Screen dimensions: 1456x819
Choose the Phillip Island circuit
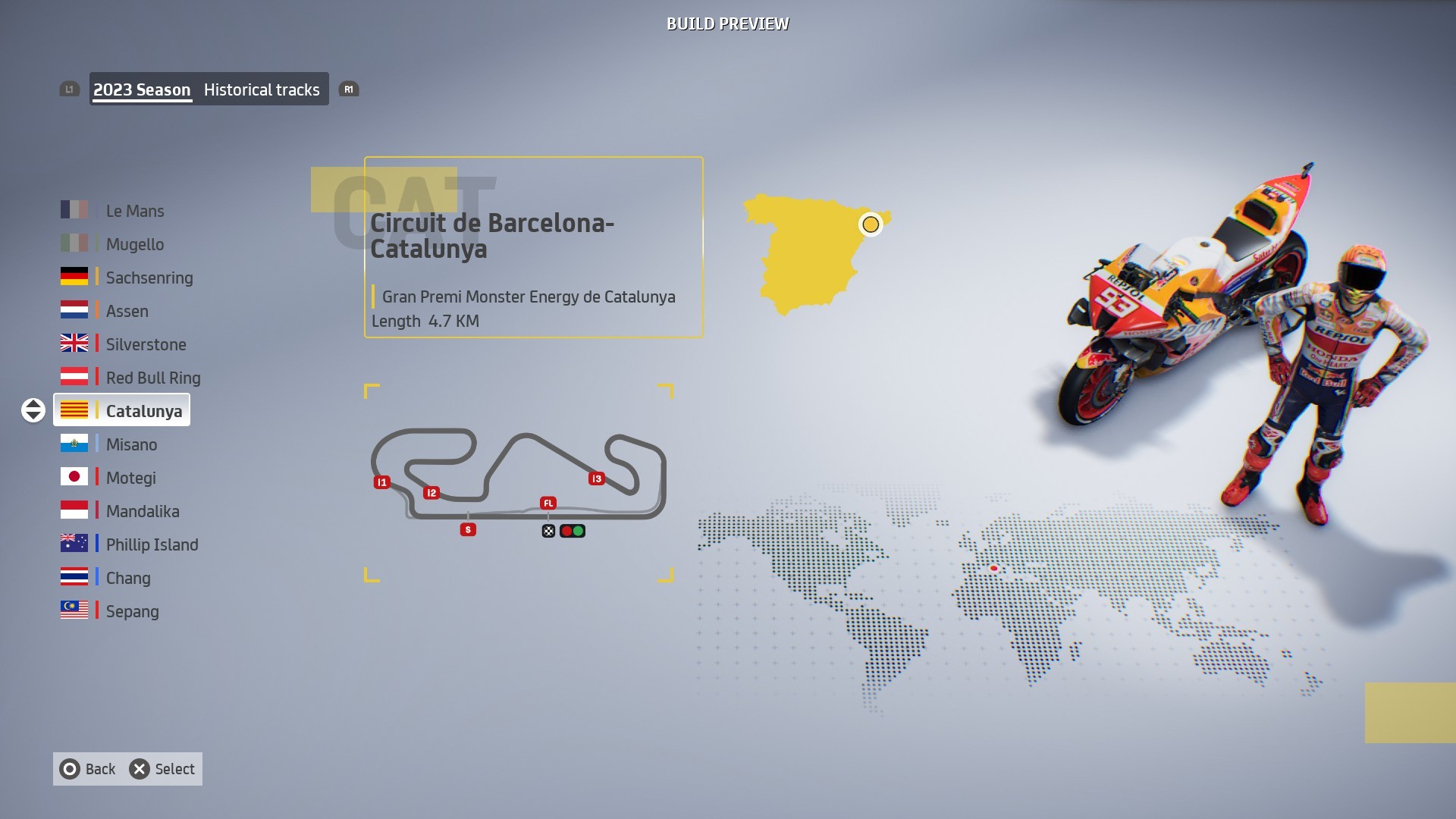pyautogui.click(x=152, y=544)
